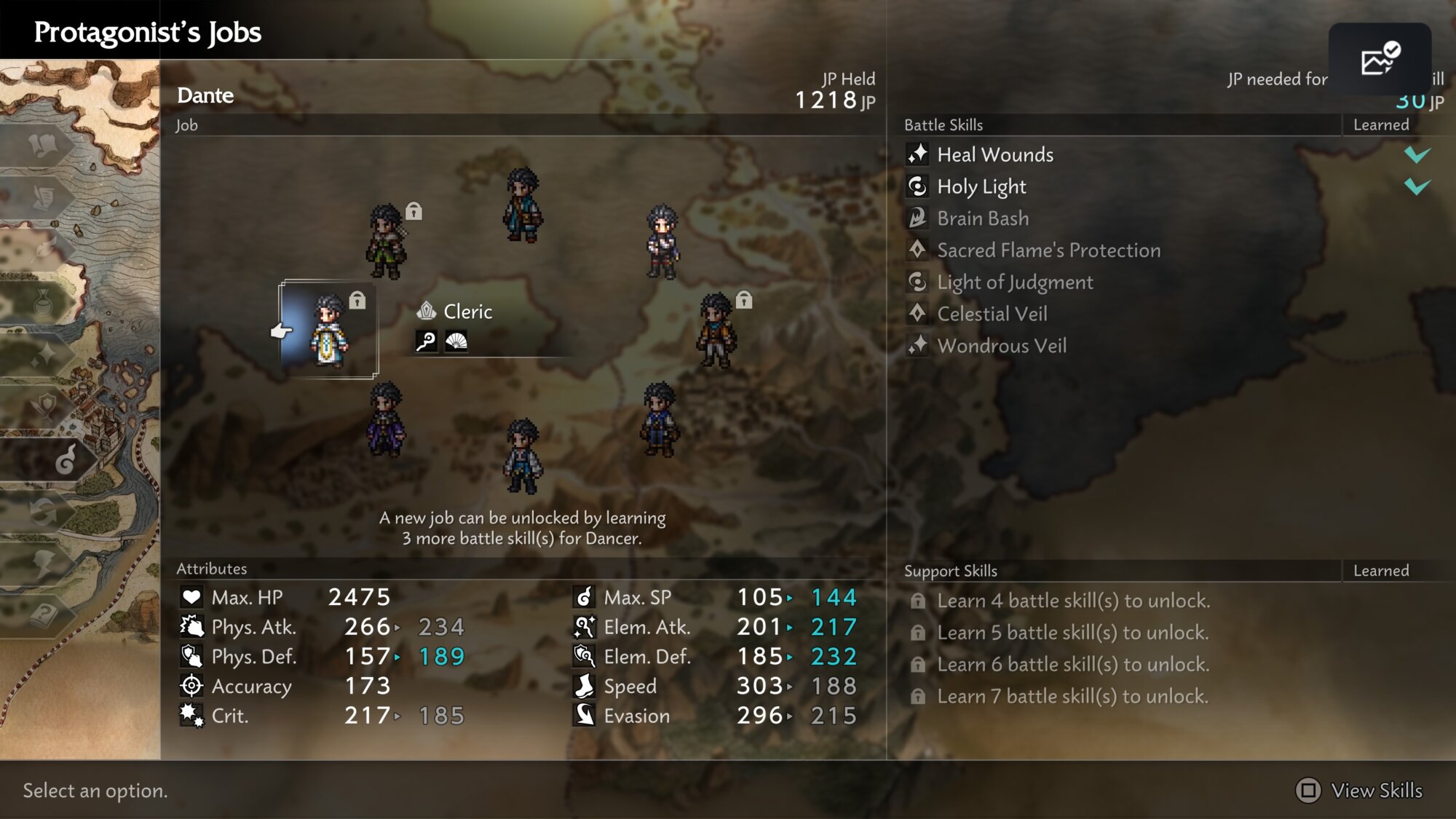Select the job sprite wearing a teal coat
This screenshot has height=819, width=1456.
click(522, 205)
